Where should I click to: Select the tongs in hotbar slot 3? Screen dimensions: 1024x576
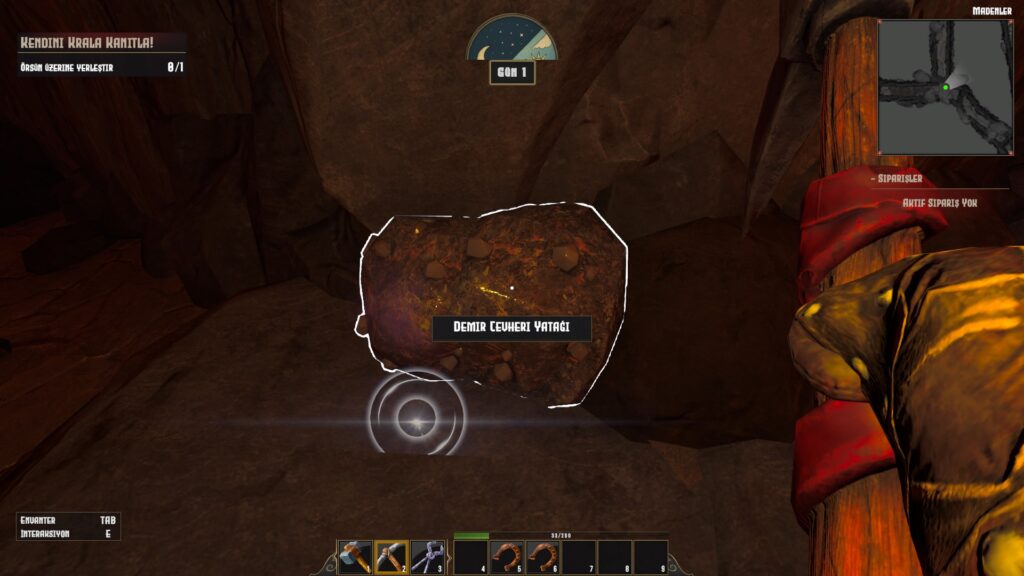(427, 557)
